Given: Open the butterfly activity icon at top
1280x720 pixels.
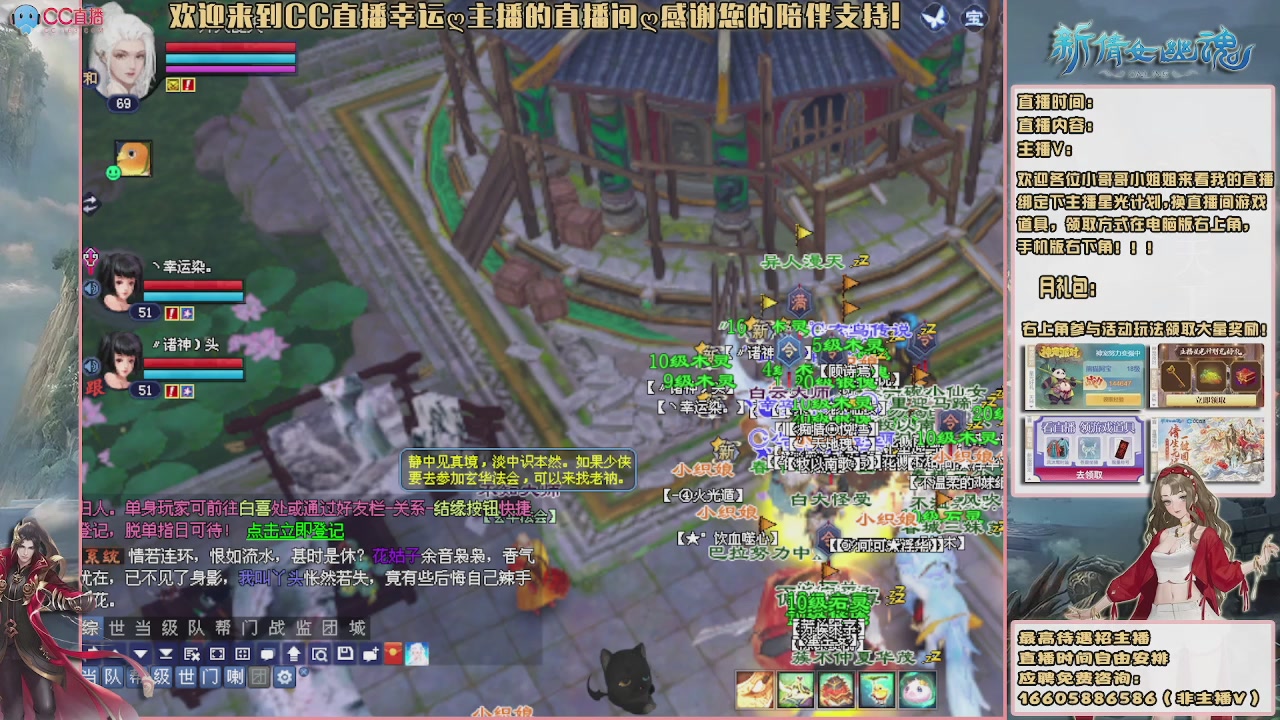Looking at the screenshot, I should (x=934, y=18).
